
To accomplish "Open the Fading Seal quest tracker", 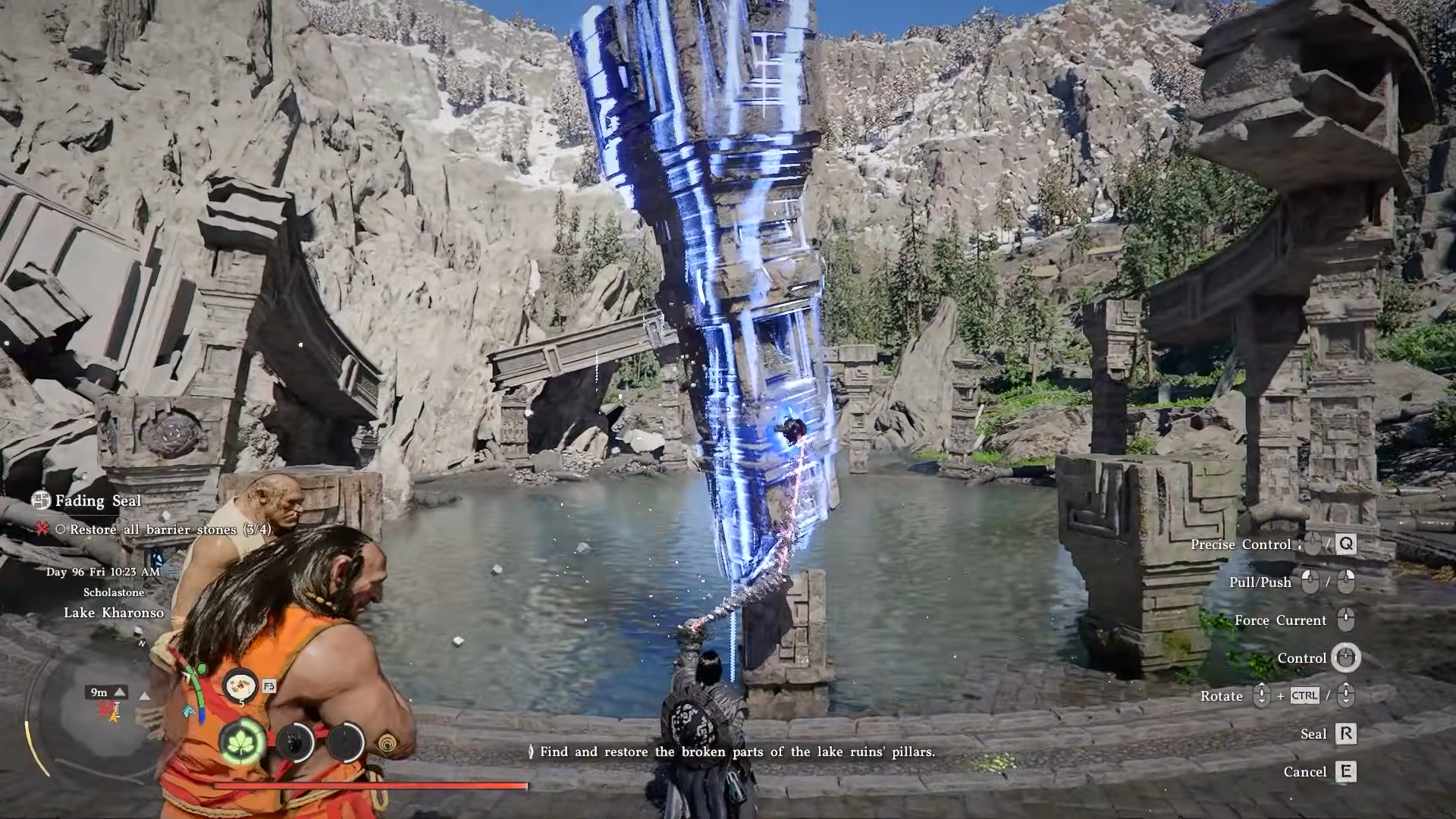I will (87, 500).
